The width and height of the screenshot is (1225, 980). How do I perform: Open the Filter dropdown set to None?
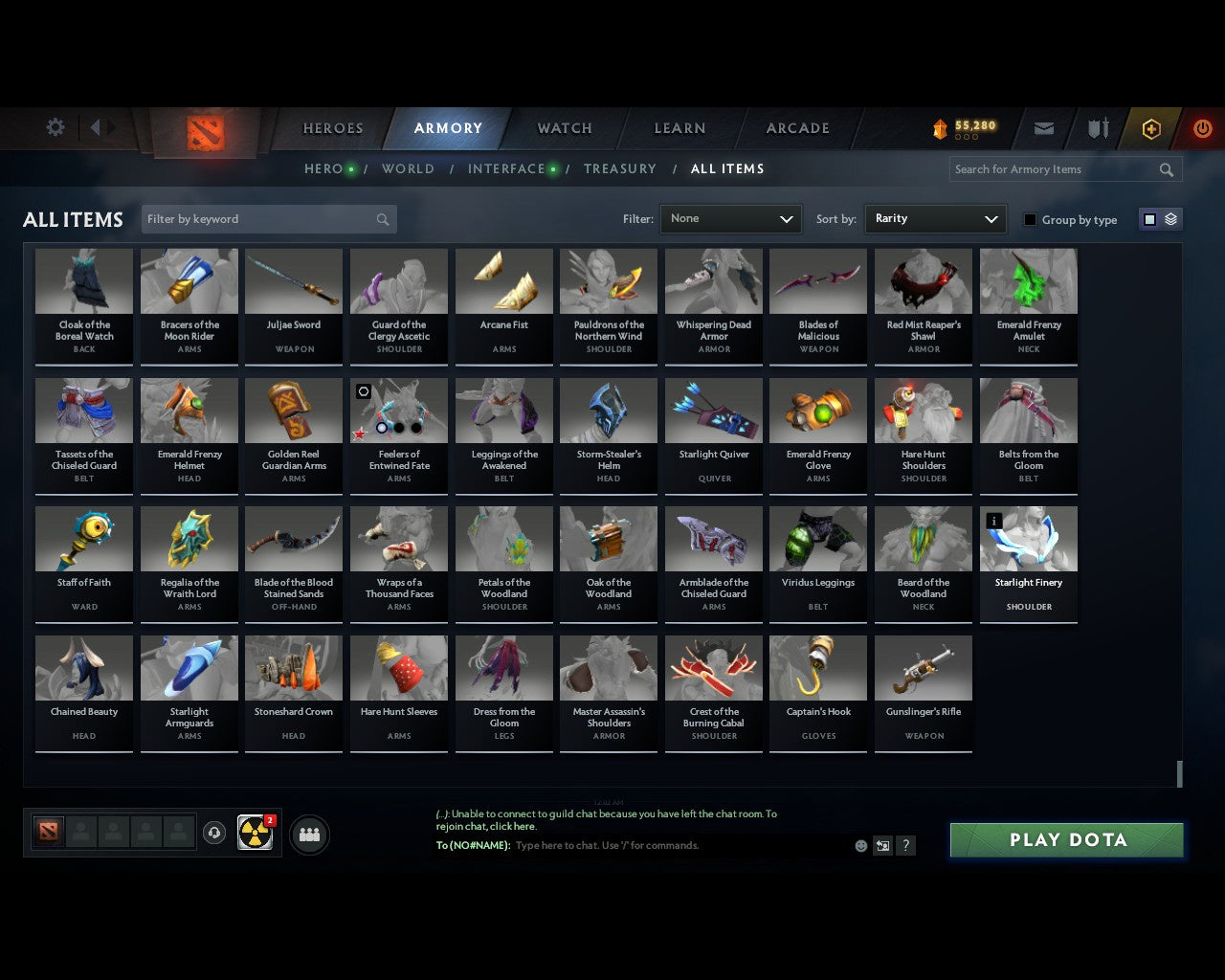tap(730, 218)
